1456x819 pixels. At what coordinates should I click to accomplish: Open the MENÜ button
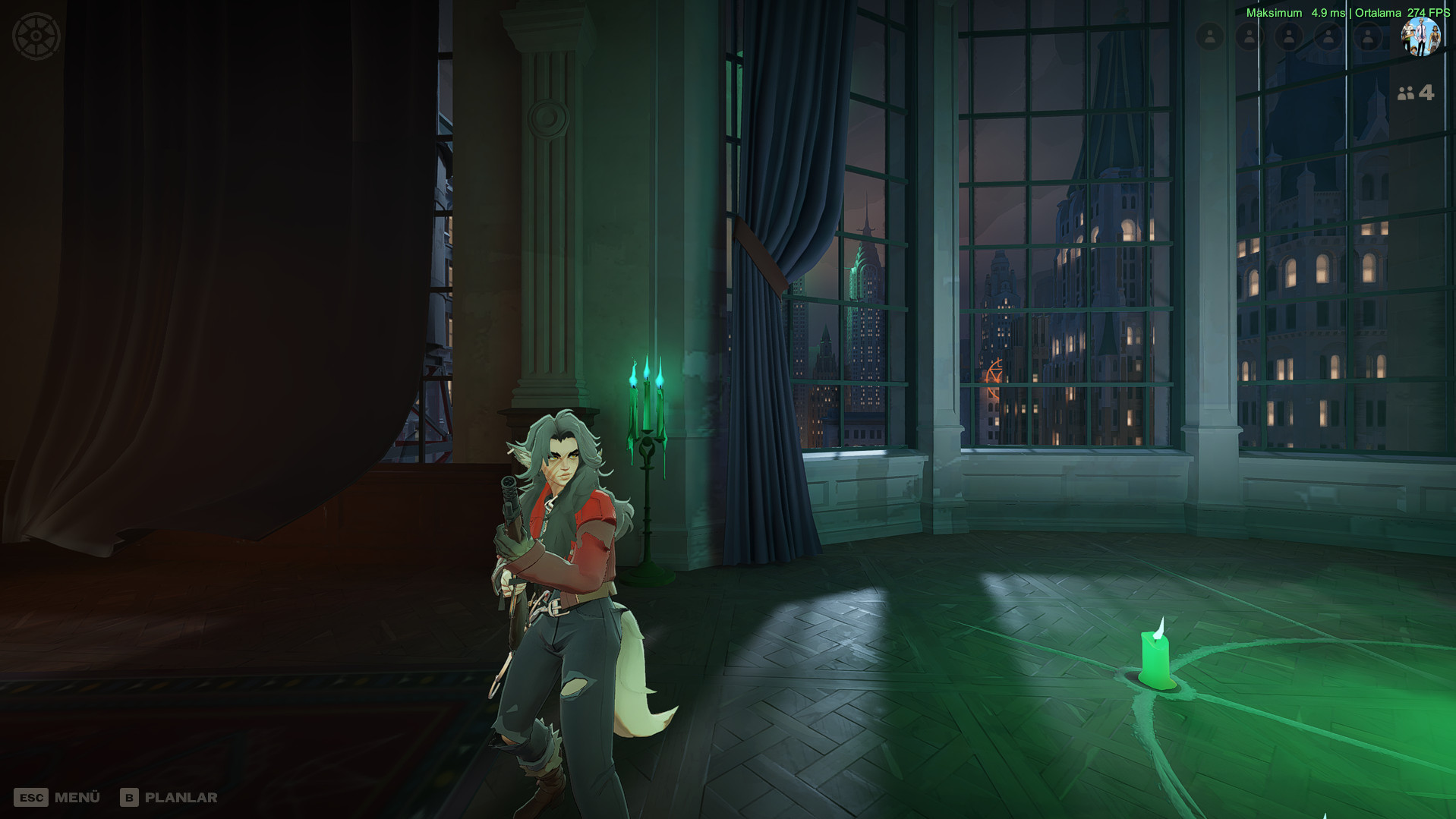coord(58,798)
